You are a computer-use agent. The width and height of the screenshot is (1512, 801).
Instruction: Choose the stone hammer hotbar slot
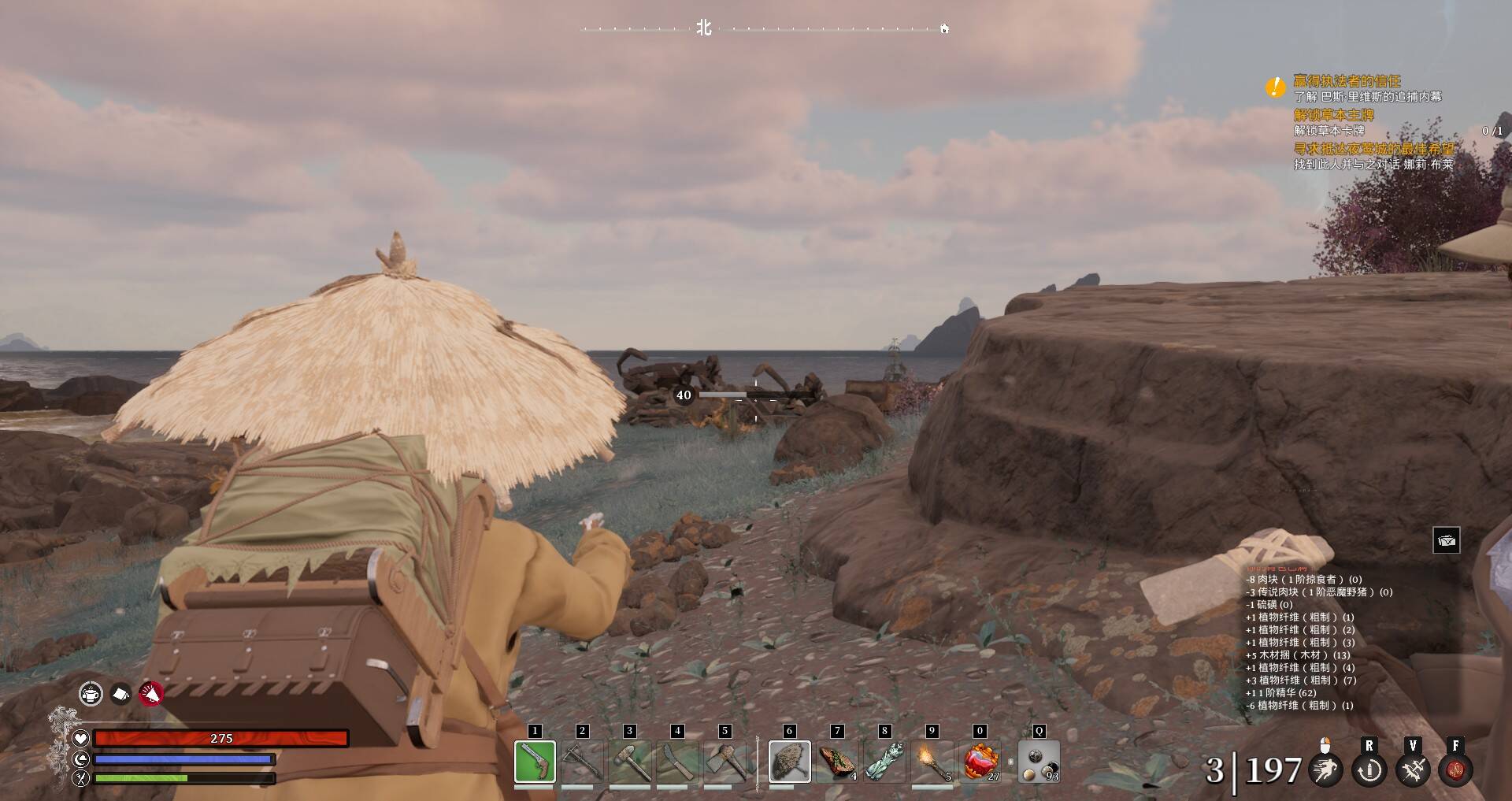tap(630, 762)
